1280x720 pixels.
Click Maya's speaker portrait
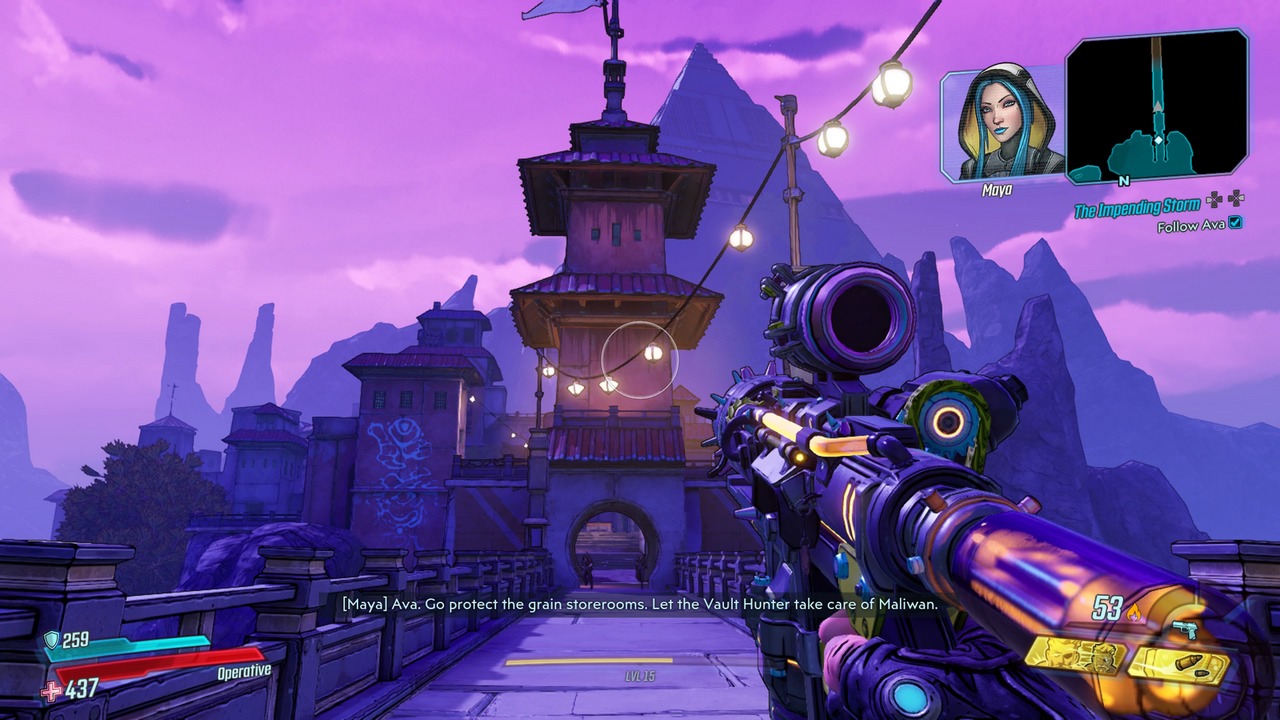pos(1002,124)
